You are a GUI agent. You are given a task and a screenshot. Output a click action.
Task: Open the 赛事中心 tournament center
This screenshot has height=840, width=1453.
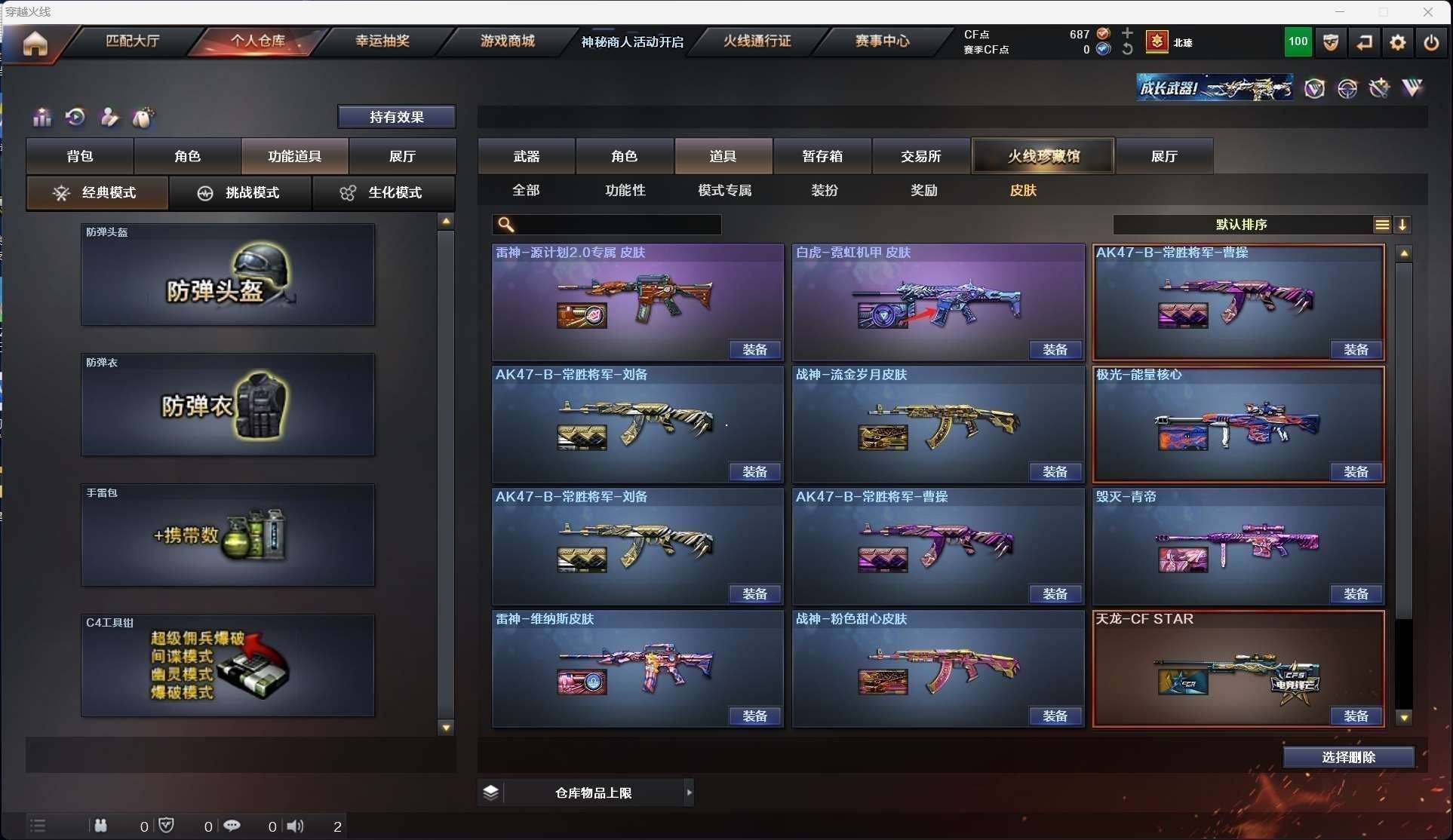(x=882, y=41)
